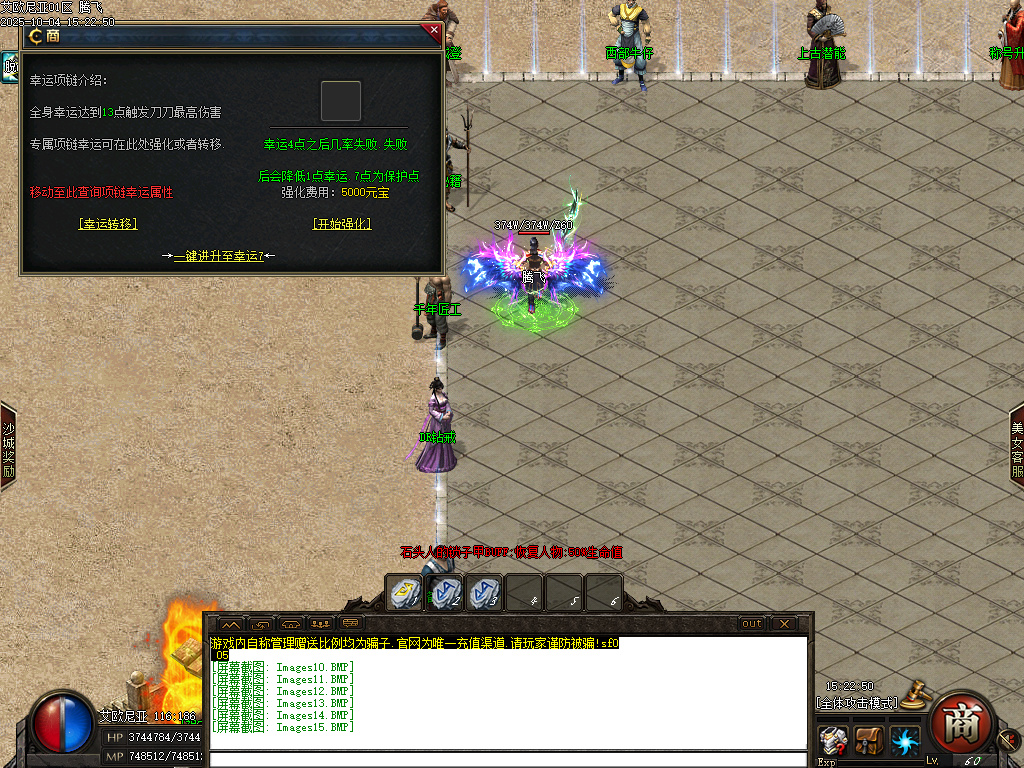Use the yellow rune skill in slot 1
1024x768 pixels.
404,592
